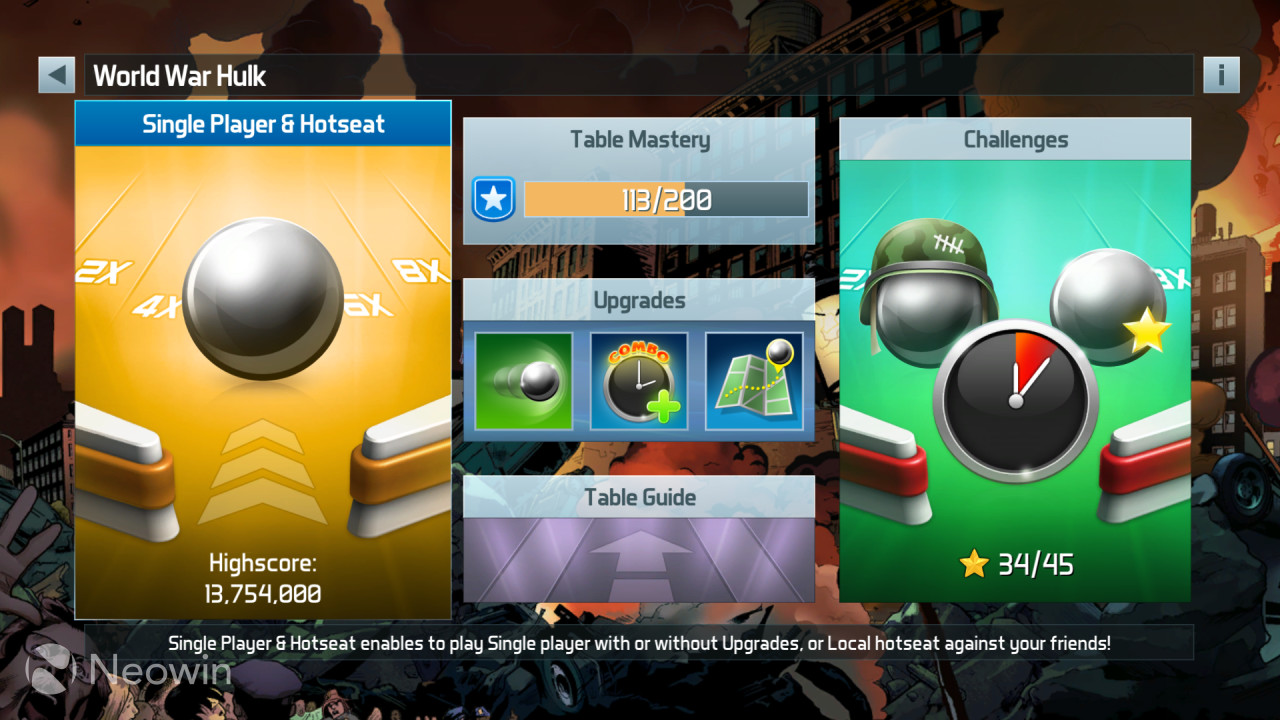The width and height of the screenshot is (1280, 720).
Task: Open the table info button
Action: 1221,74
